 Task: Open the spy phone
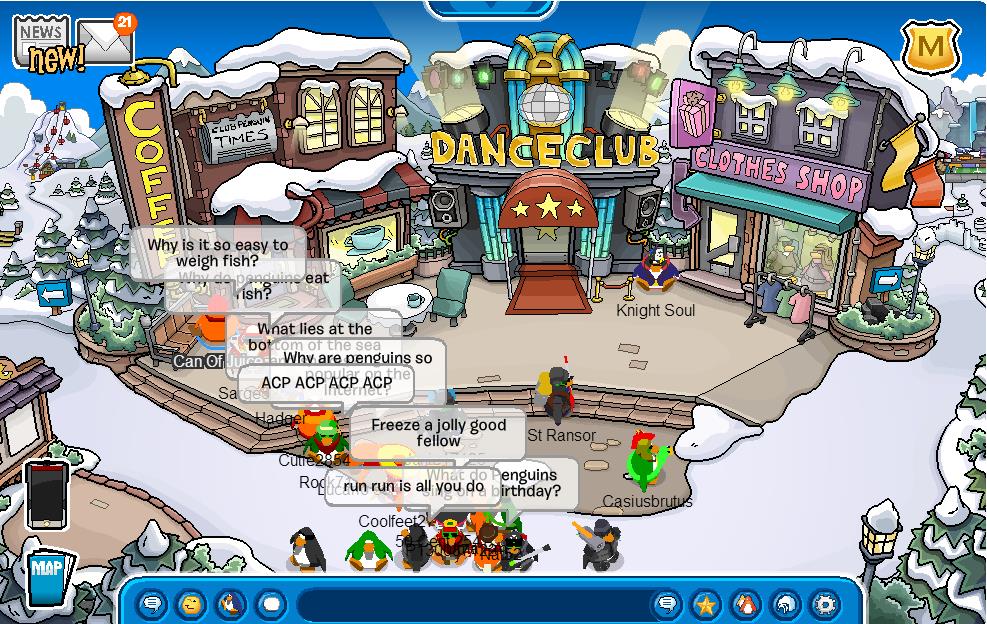pyautogui.click(x=46, y=494)
